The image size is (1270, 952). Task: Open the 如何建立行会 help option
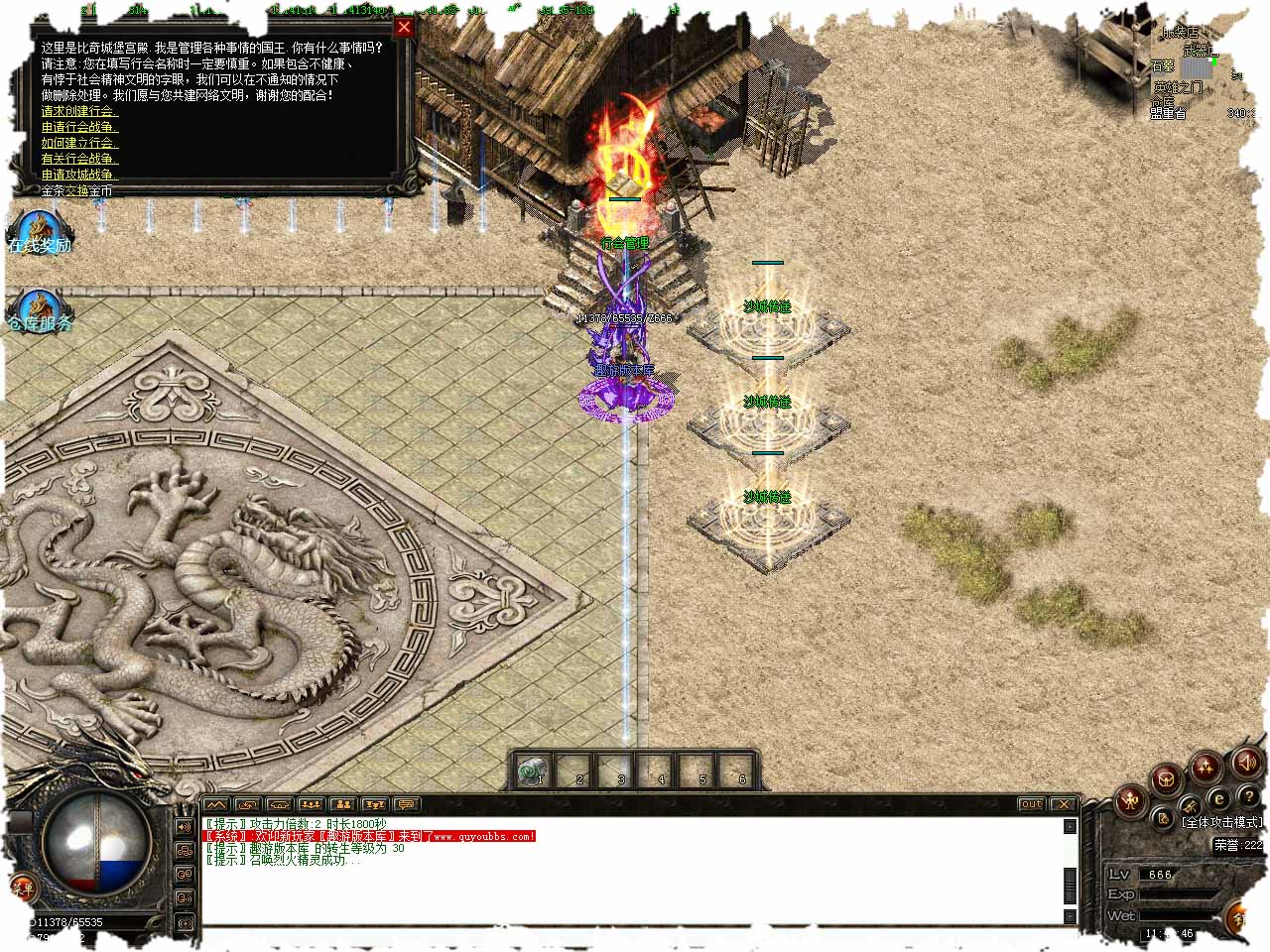(x=78, y=143)
